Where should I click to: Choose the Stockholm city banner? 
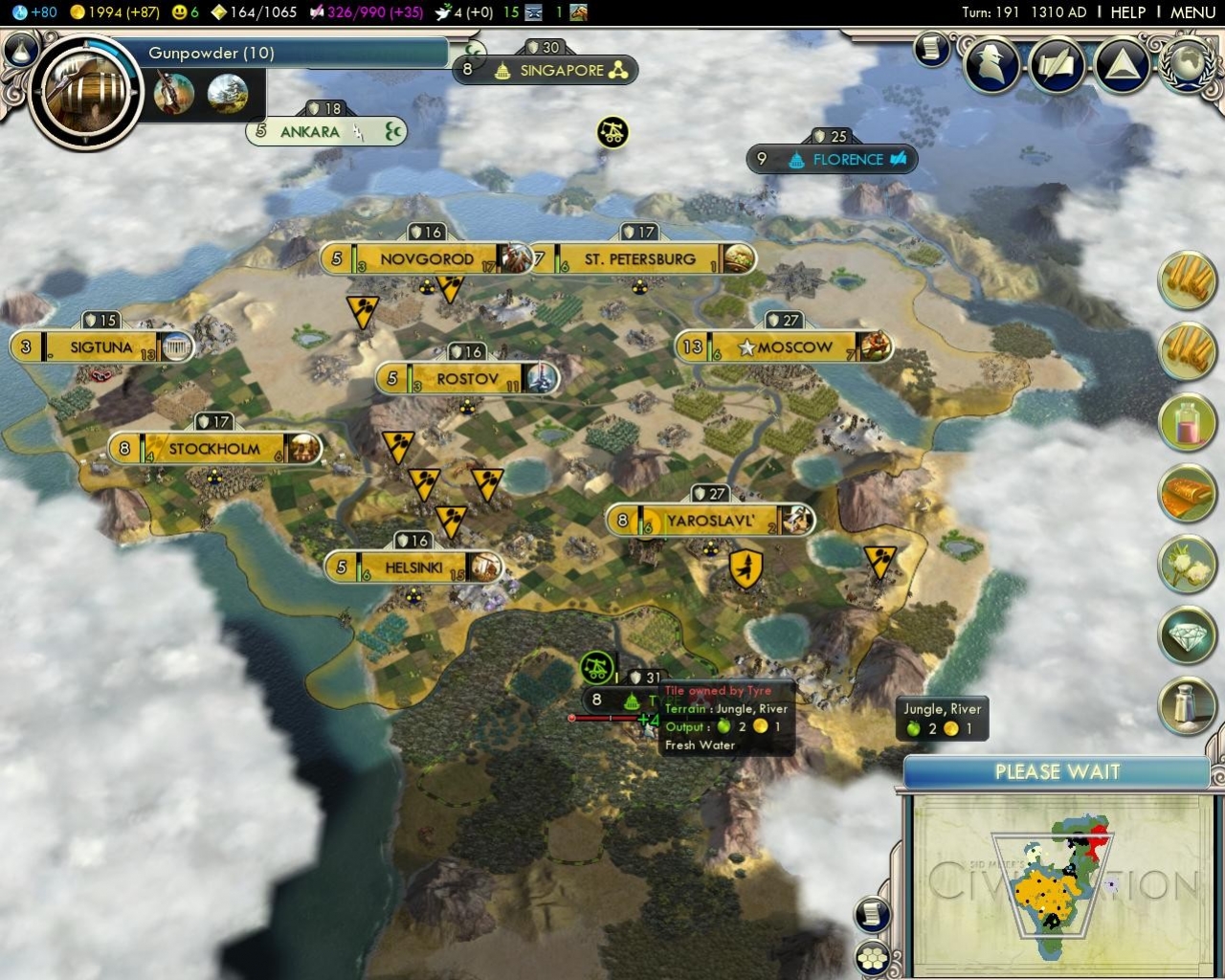point(213,449)
